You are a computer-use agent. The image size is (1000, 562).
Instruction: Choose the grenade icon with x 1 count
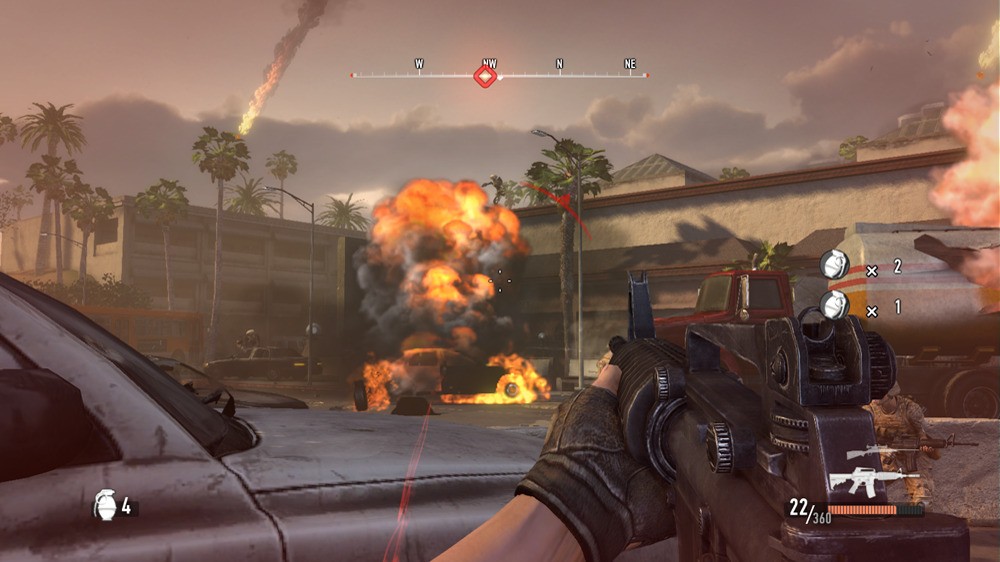pyautogui.click(x=834, y=304)
